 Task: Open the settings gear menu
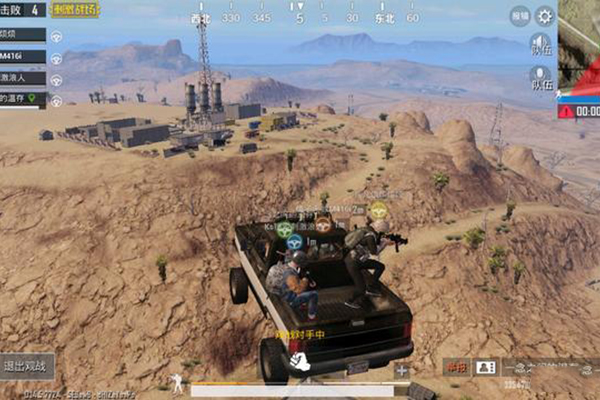(544, 16)
